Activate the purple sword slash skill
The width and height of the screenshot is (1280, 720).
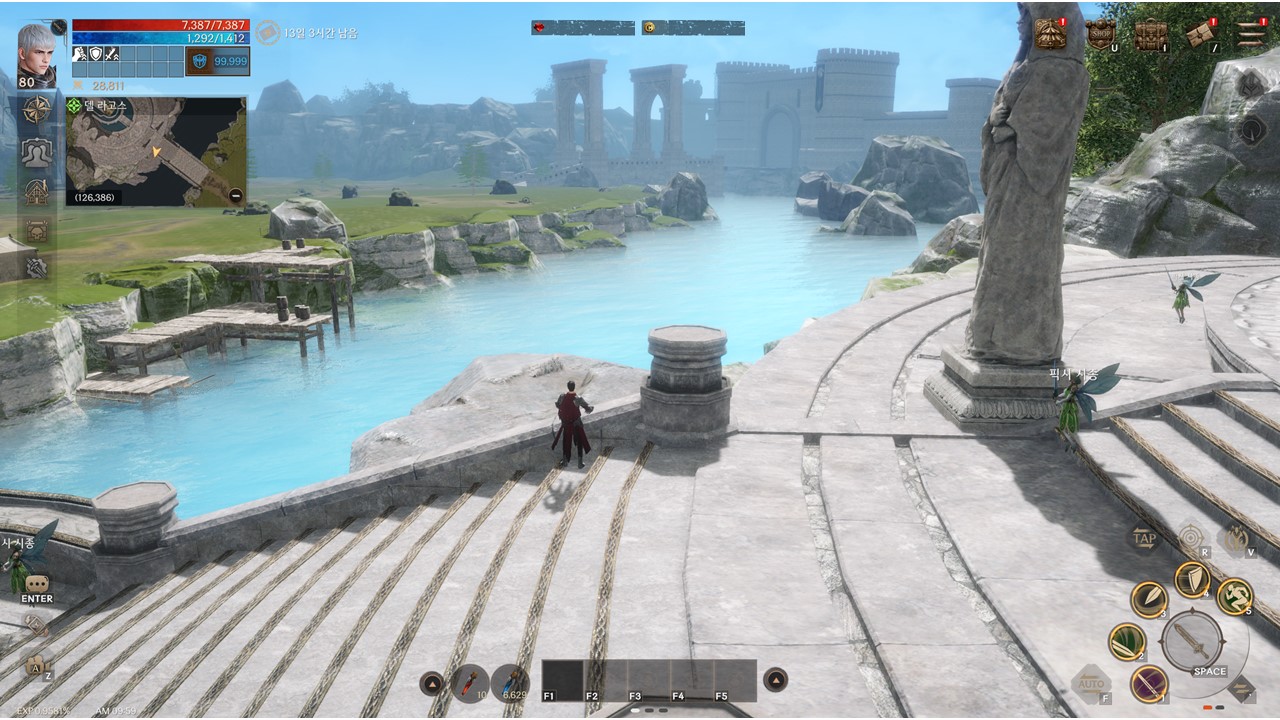pyautogui.click(x=1149, y=684)
